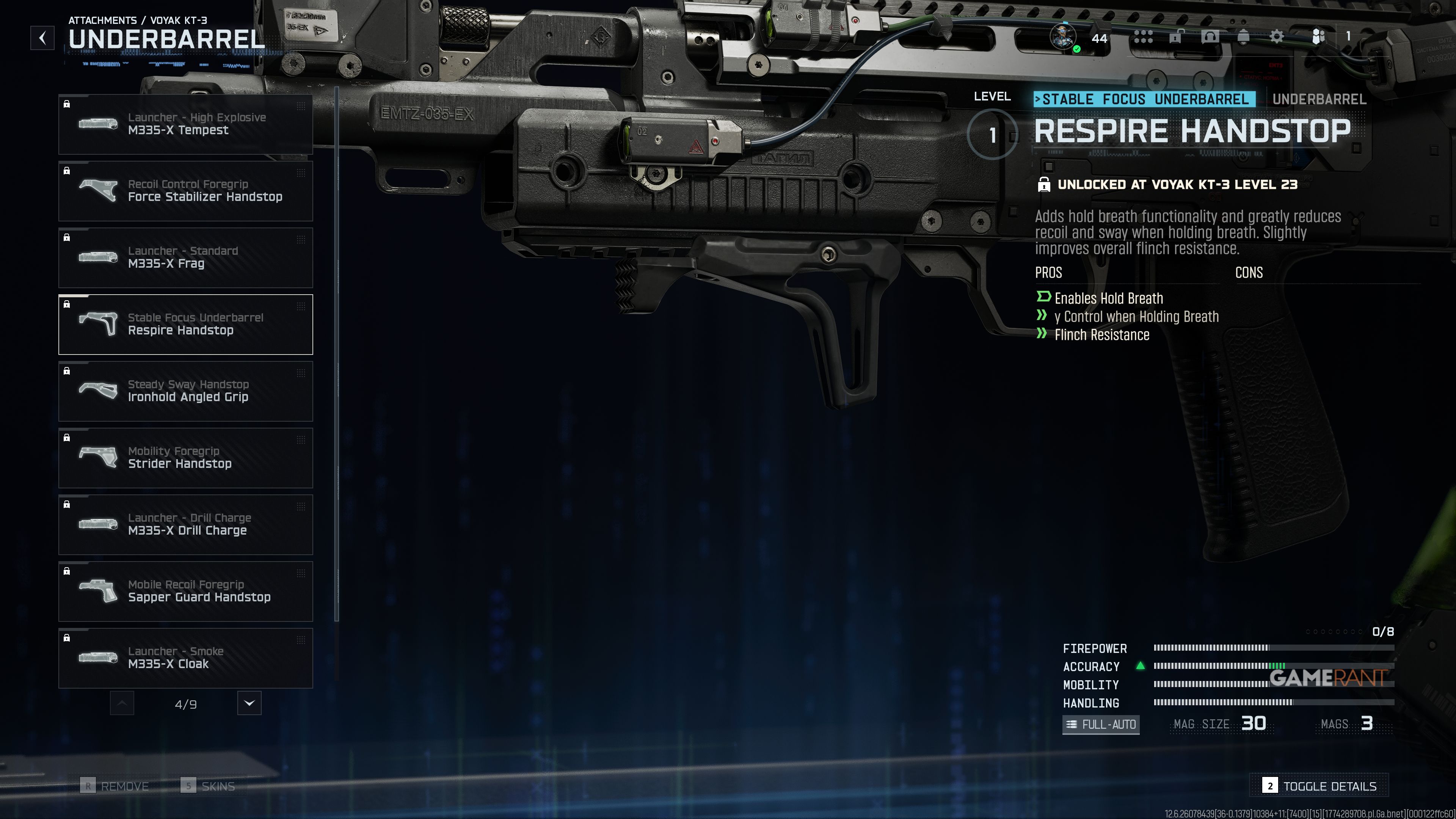
Task: Open the notifications bell
Action: 1244,37
